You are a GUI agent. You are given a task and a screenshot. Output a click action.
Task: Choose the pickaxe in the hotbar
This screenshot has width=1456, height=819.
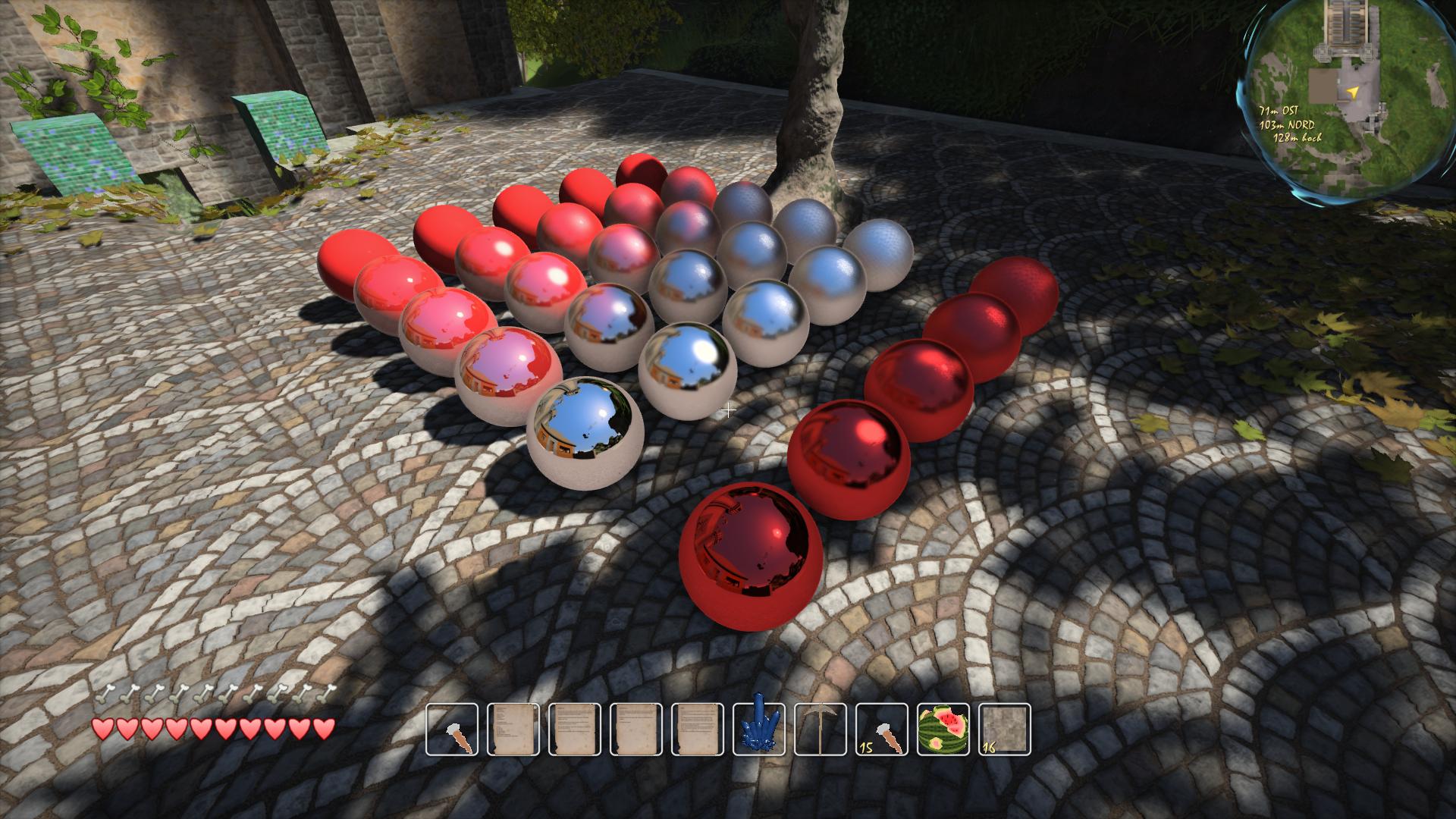820,730
